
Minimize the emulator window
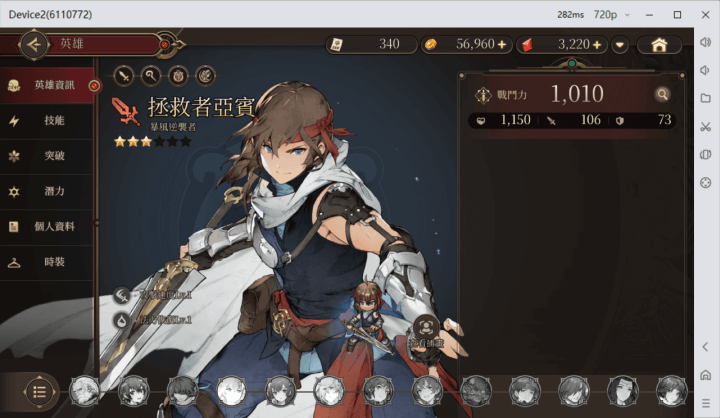[x=653, y=14]
